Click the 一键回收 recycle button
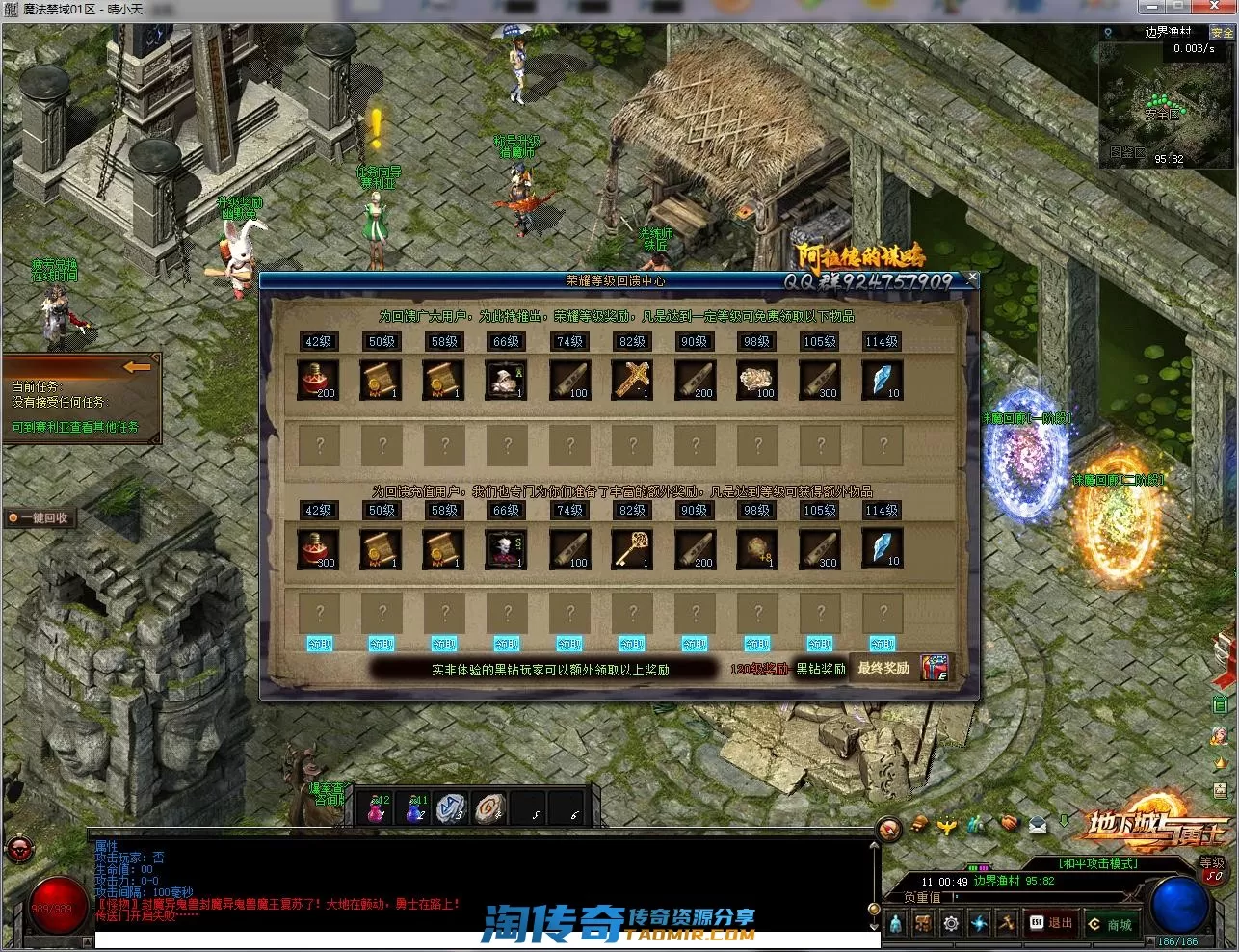This screenshot has width=1239, height=952. click(x=39, y=518)
